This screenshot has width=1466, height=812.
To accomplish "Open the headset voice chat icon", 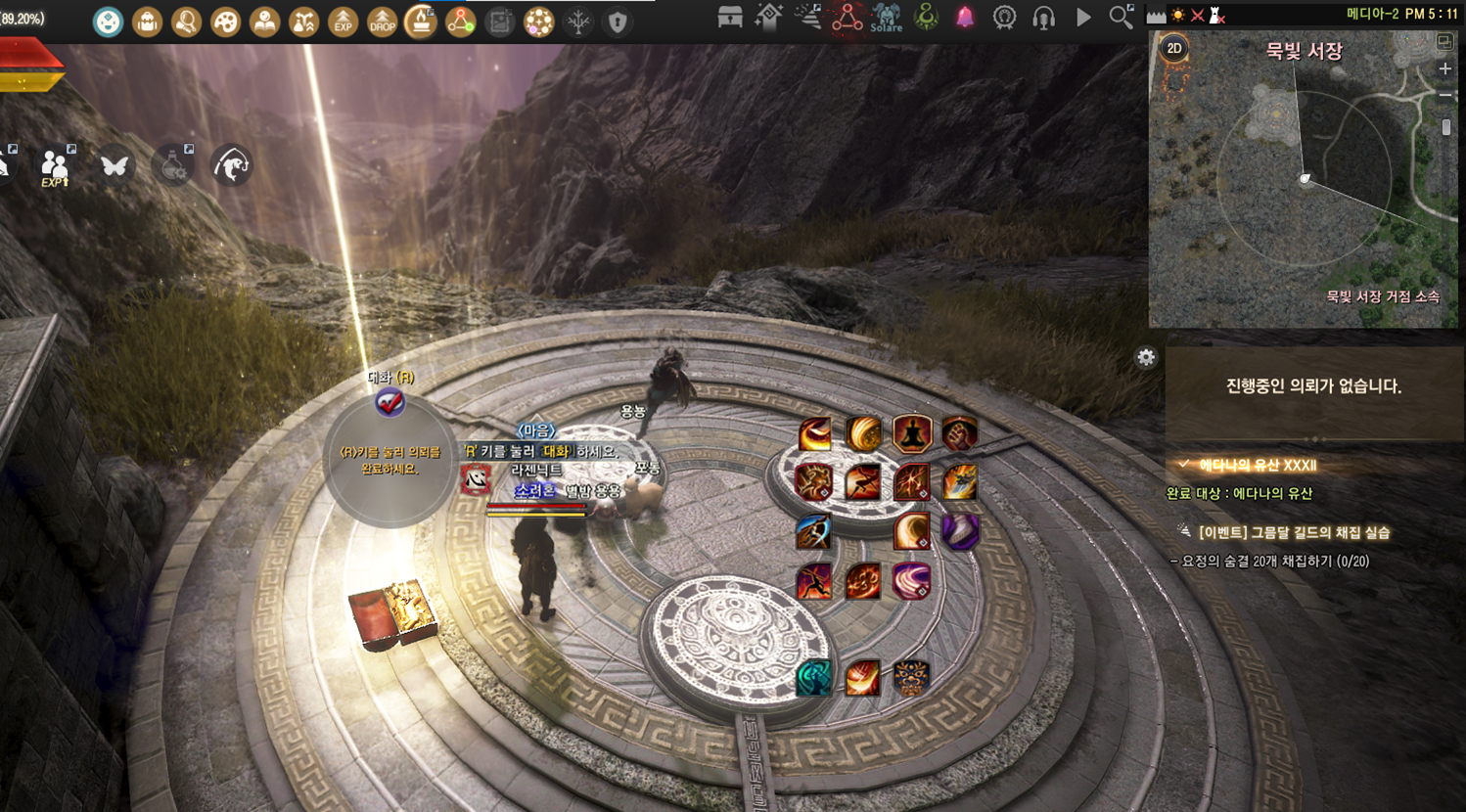I will tap(1043, 18).
